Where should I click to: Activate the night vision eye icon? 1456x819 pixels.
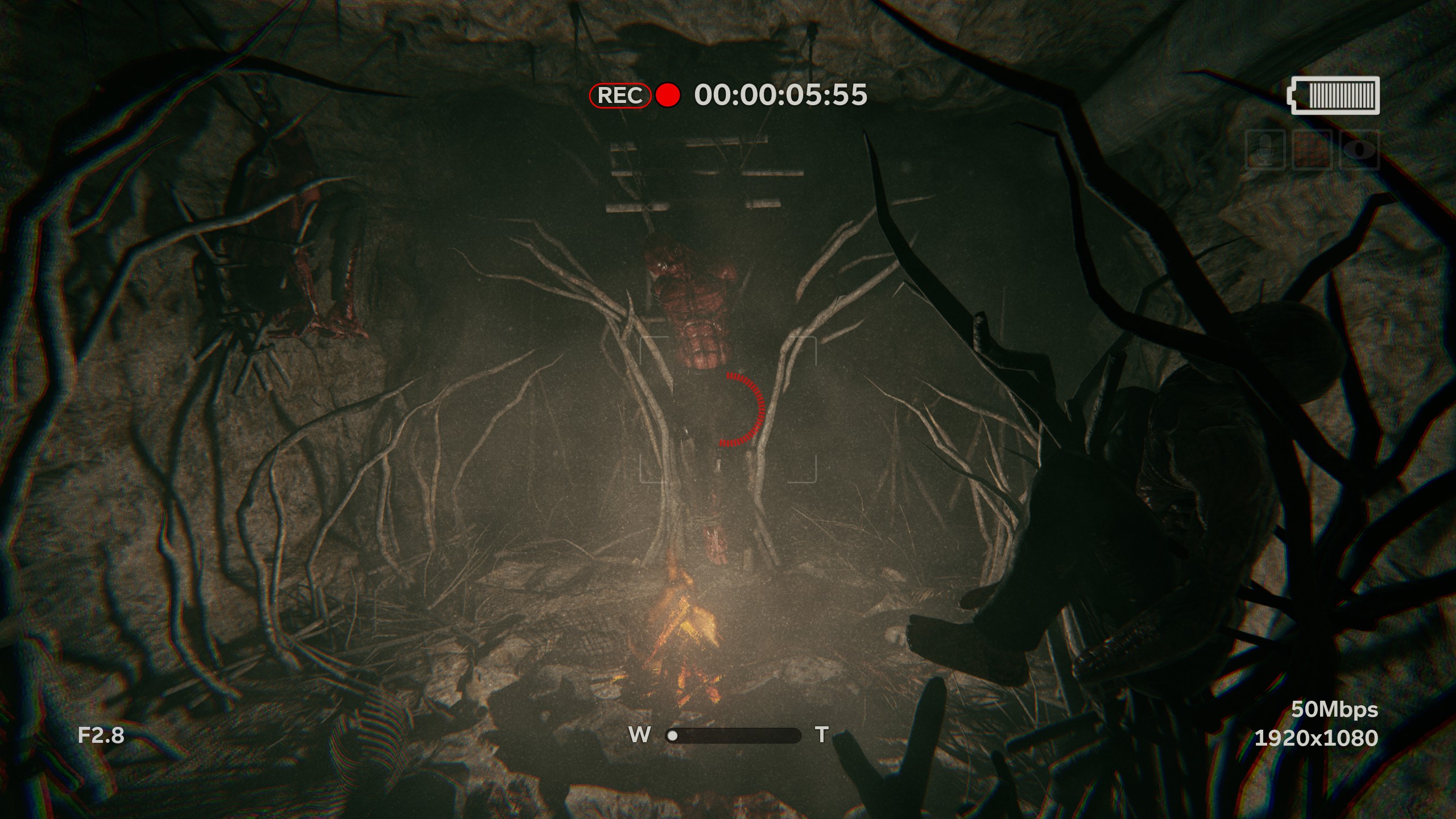pos(1360,151)
